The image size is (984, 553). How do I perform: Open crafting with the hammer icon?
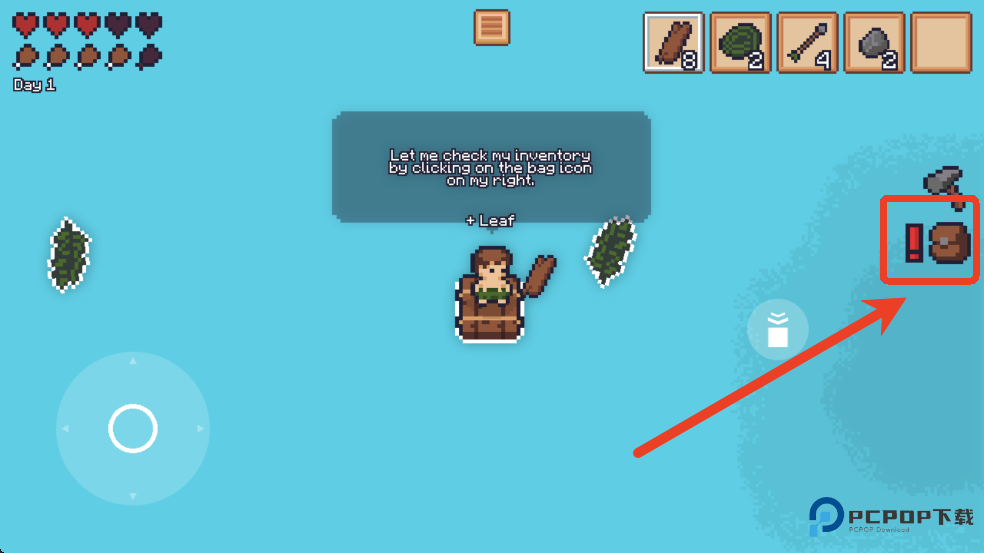point(944,184)
